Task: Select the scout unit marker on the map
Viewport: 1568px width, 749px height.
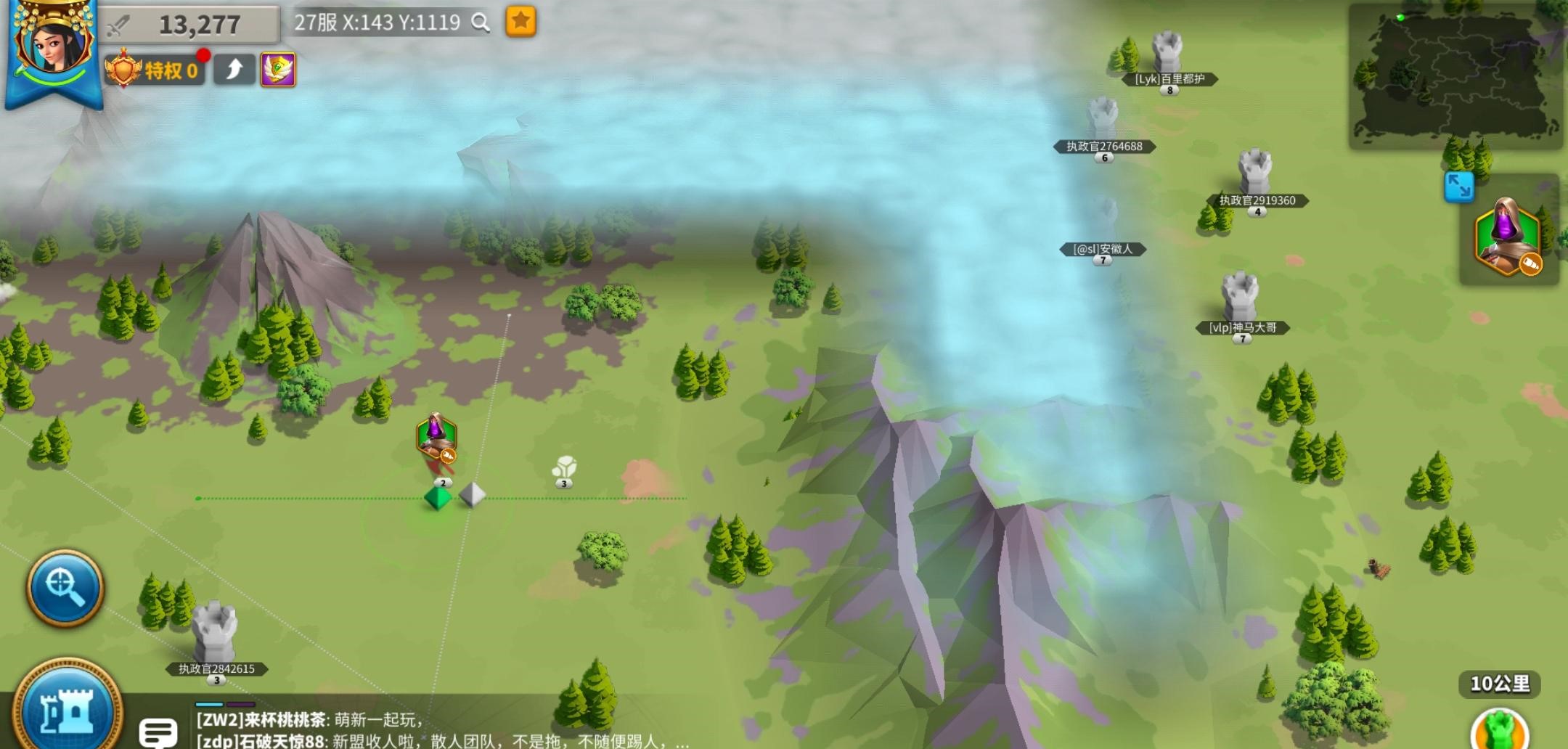Action: 436,436
